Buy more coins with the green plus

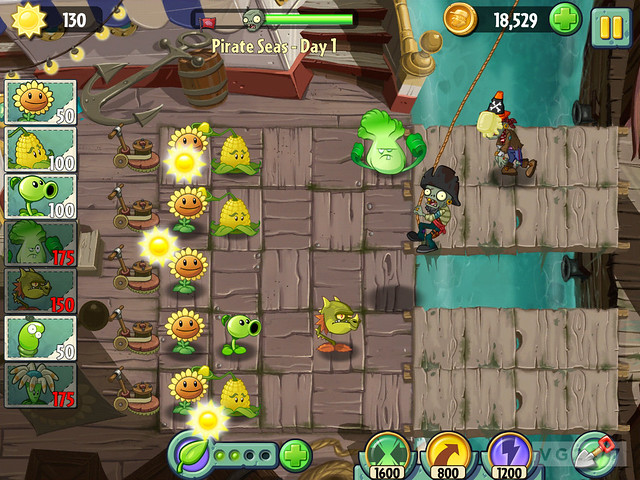[564, 19]
